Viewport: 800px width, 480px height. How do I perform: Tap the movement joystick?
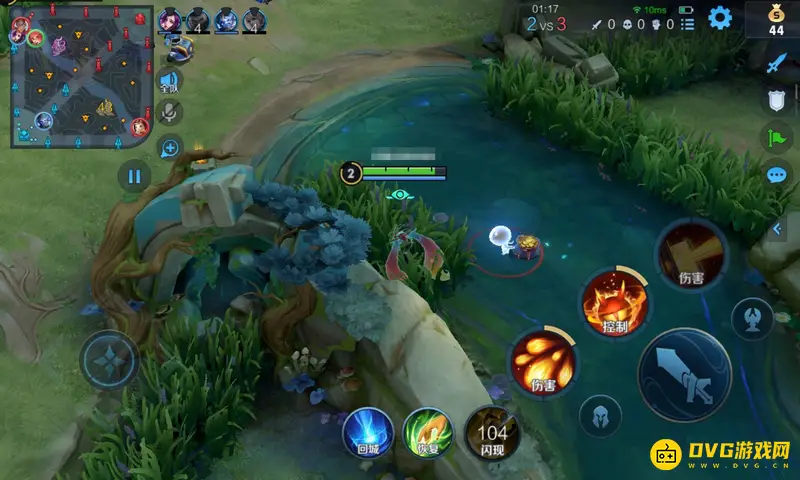[109, 359]
